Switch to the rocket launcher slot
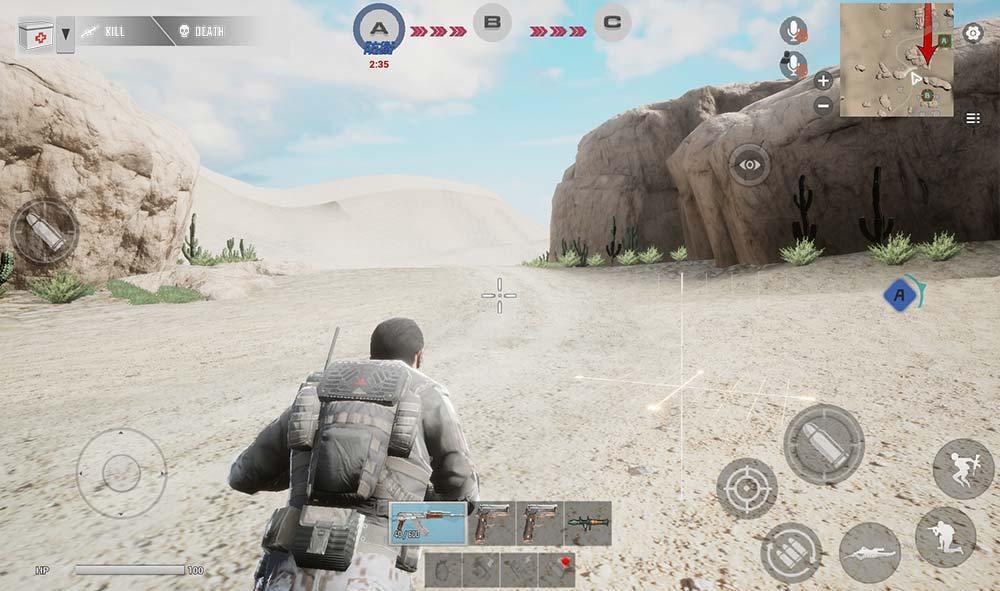 click(x=587, y=522)
